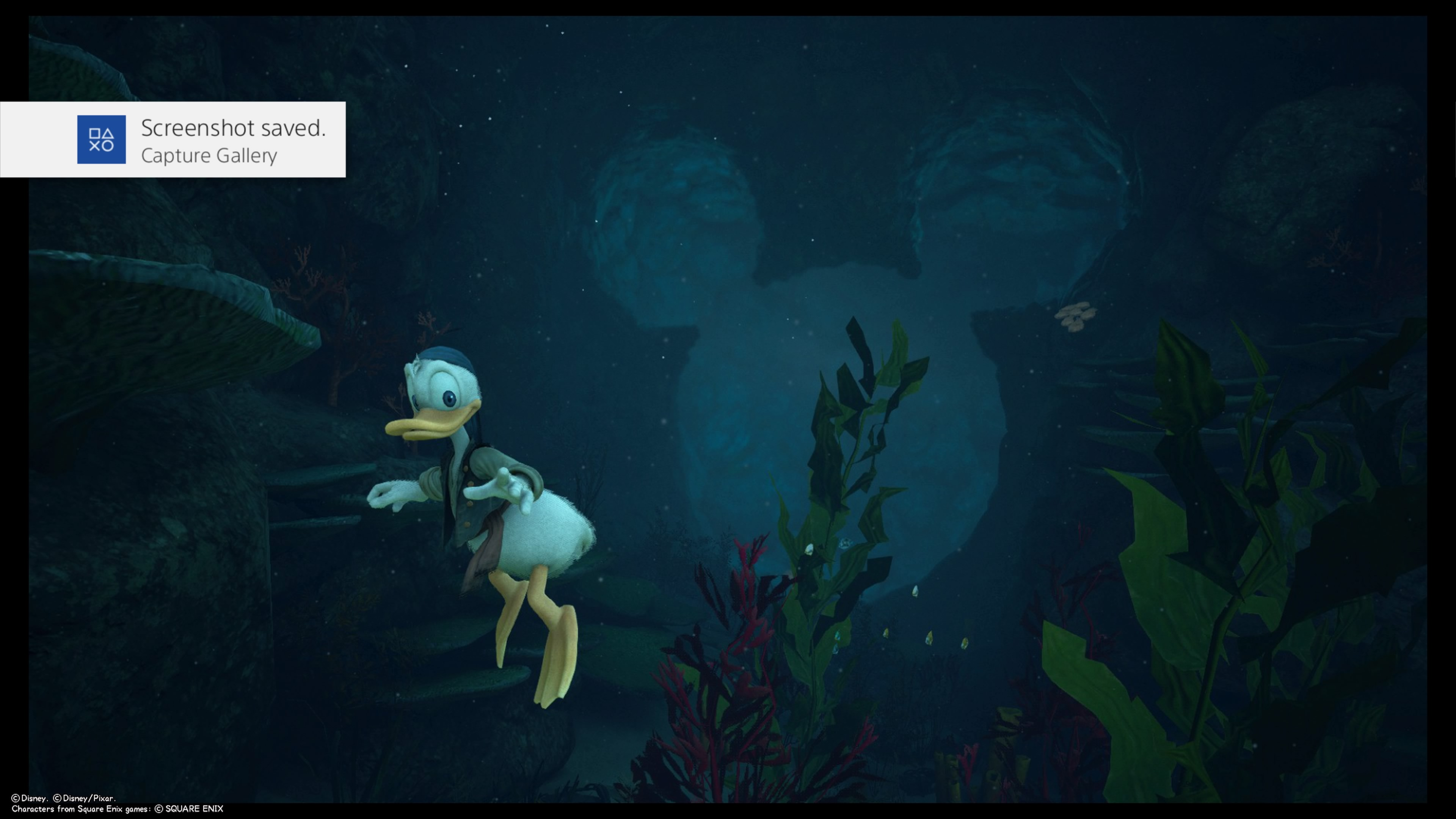Click the blue PlayStation shapes notification icon
1456x819 pixels.
click(101, 140)
